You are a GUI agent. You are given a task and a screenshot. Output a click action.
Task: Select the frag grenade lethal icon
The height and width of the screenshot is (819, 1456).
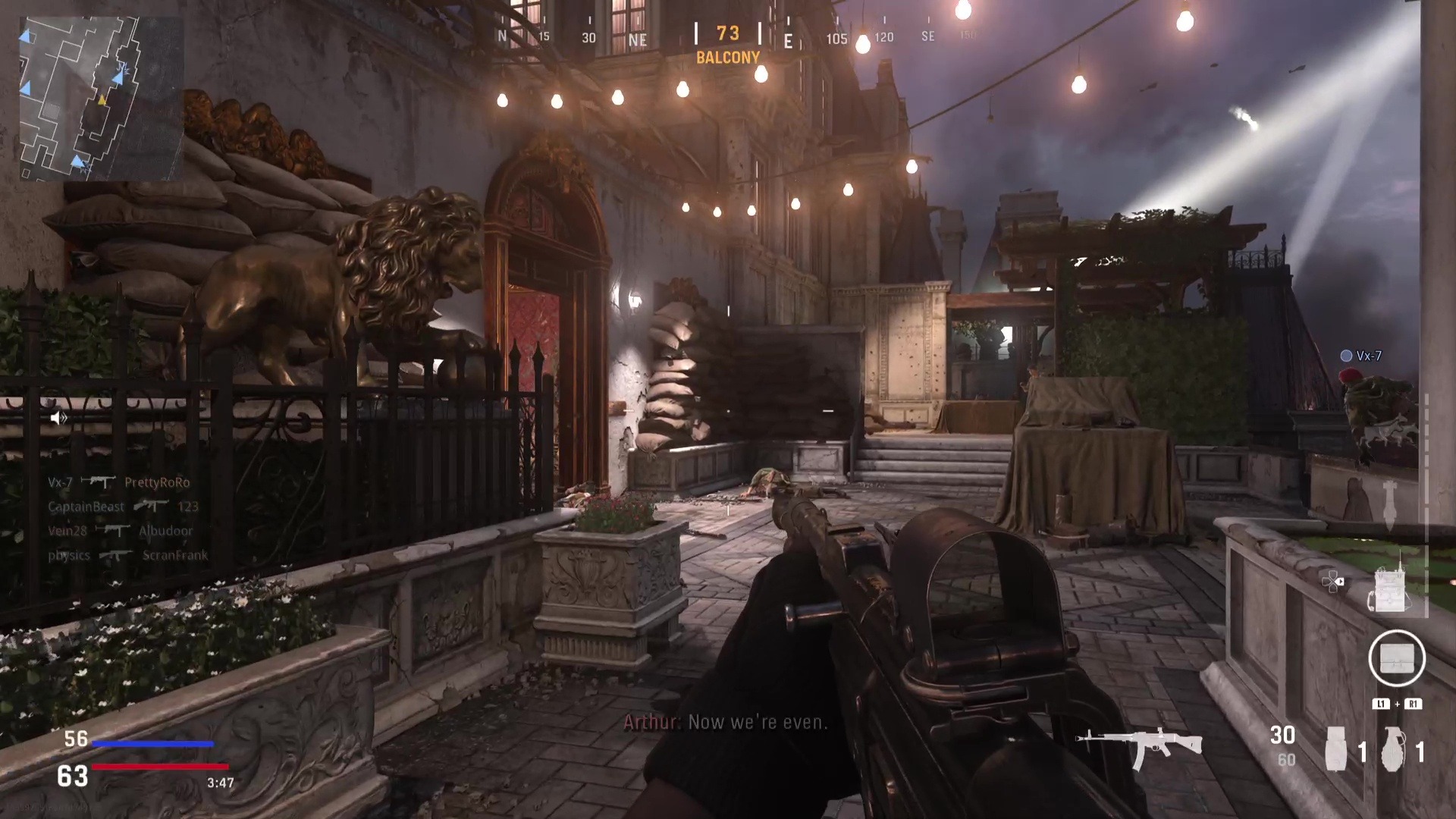pos(1392,749)
